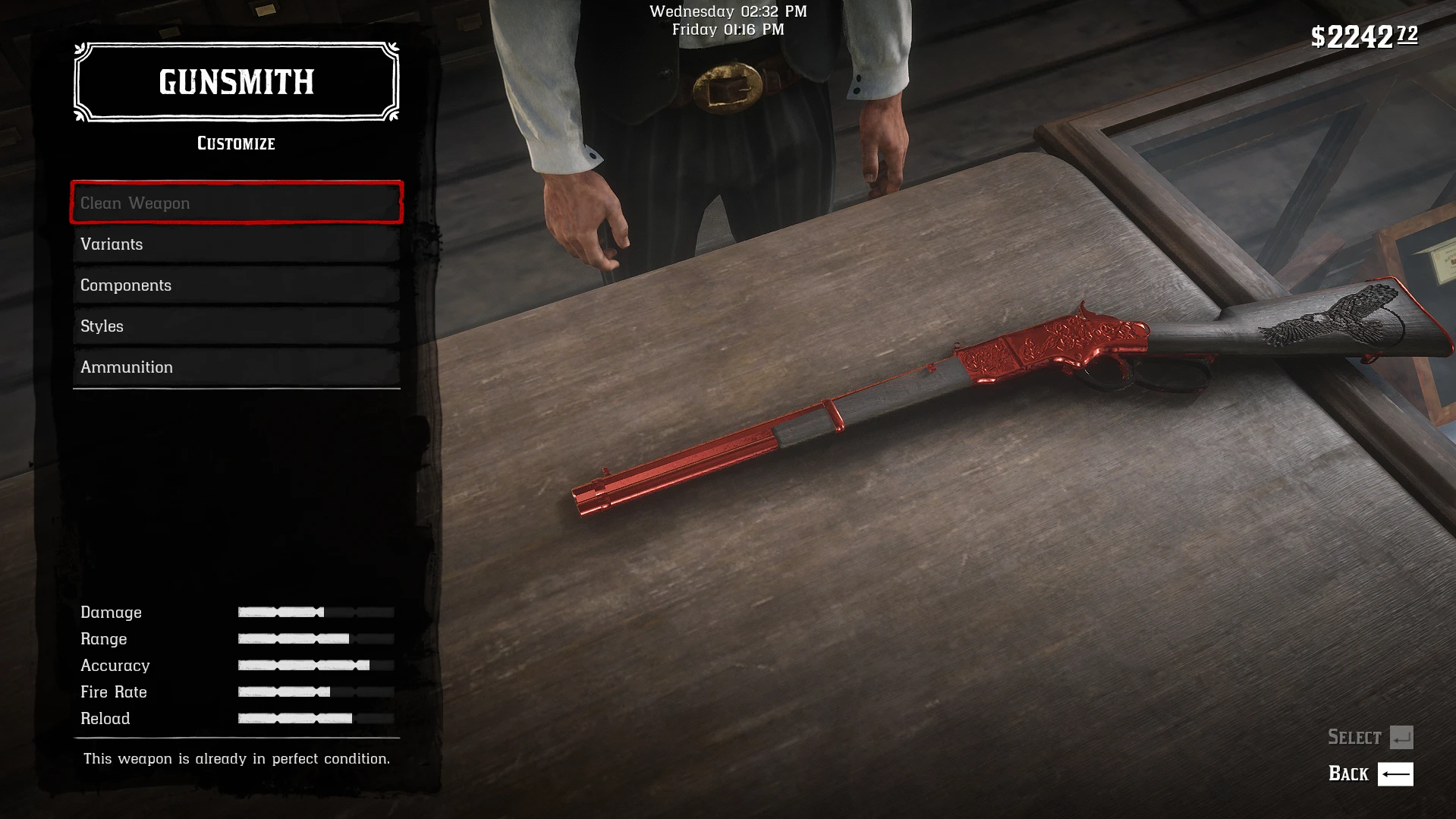
Task: Click the Range stat bar
Action: pyautogui.click(x=315, y=638)
